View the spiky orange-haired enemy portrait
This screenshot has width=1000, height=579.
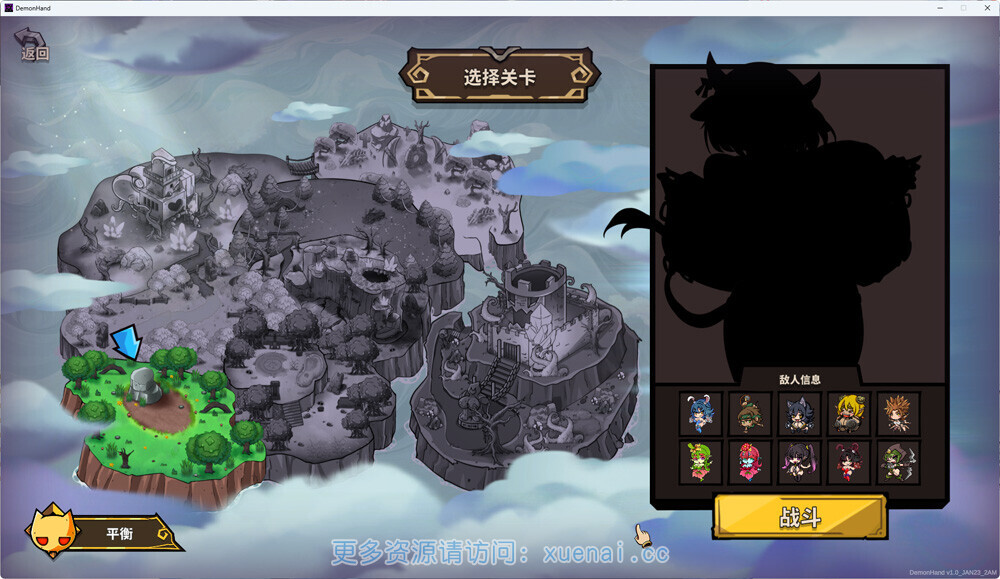(x=898, y=413)
